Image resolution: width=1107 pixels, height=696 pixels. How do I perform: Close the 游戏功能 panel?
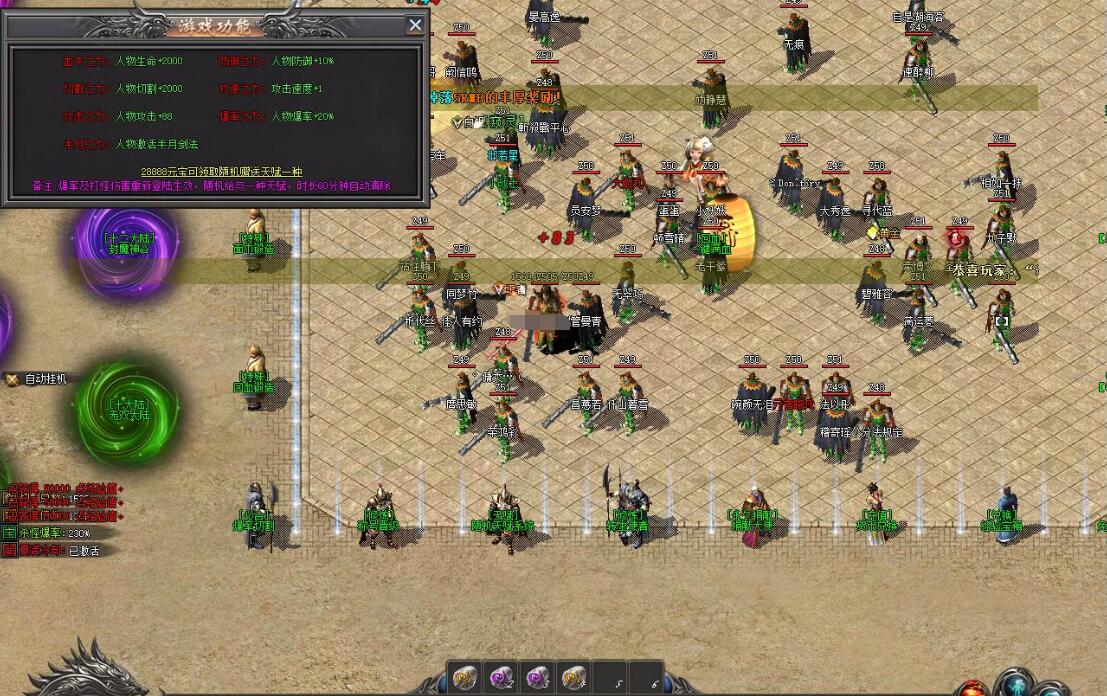tap(415, 26)
